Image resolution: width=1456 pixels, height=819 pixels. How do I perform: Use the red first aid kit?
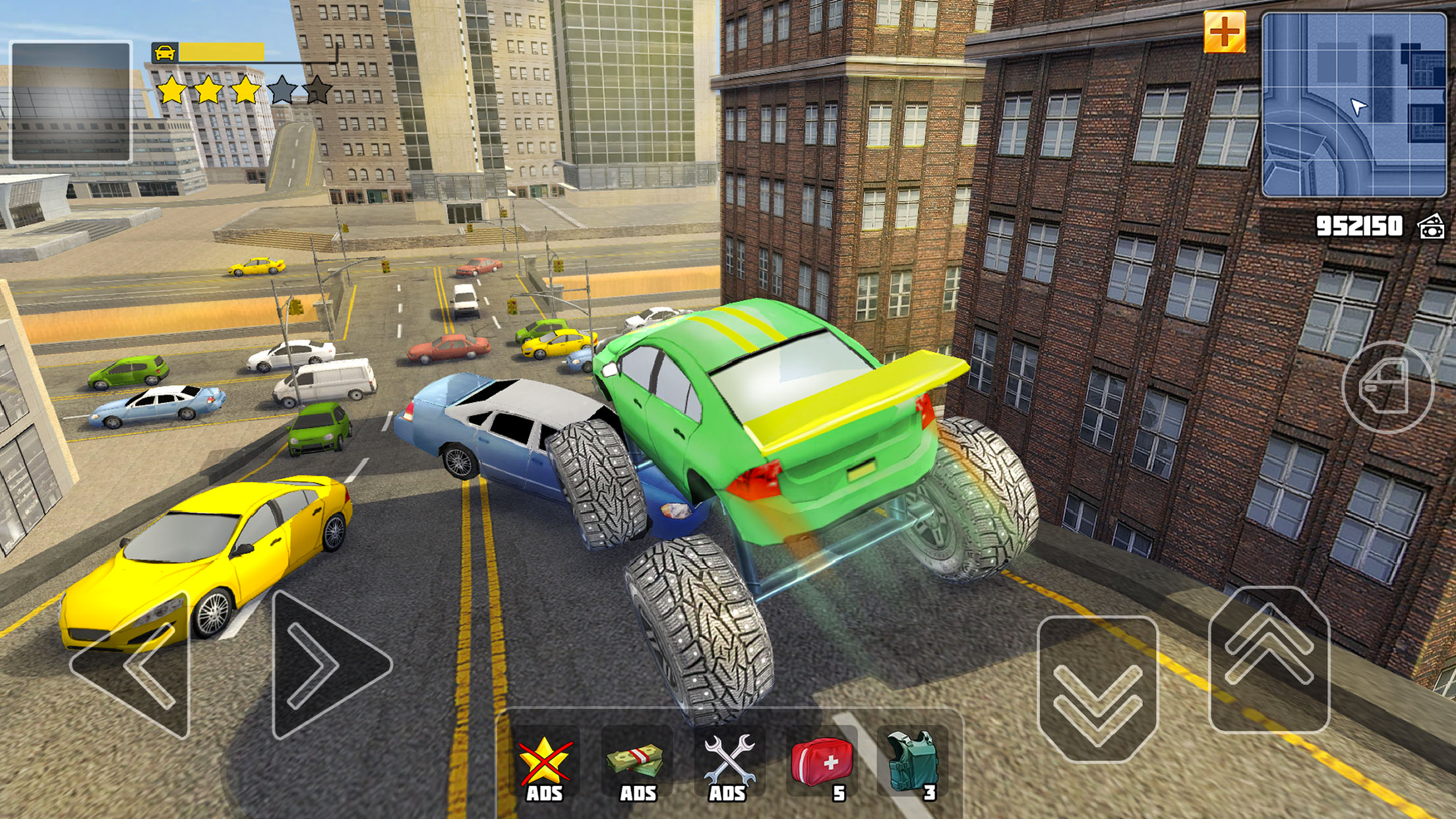click(x=822, y=765)
